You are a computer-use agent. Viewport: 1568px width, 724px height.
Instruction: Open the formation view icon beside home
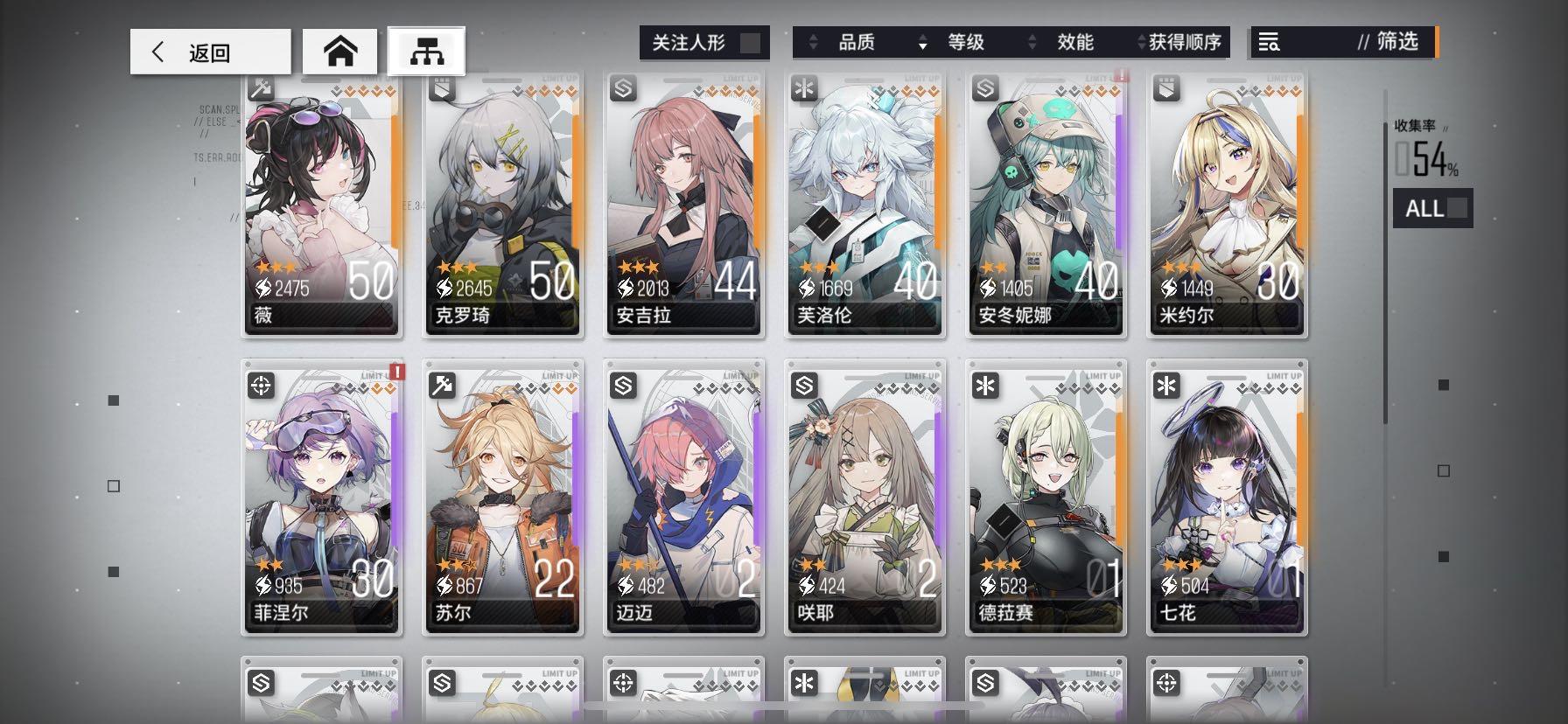click(426, 51)
